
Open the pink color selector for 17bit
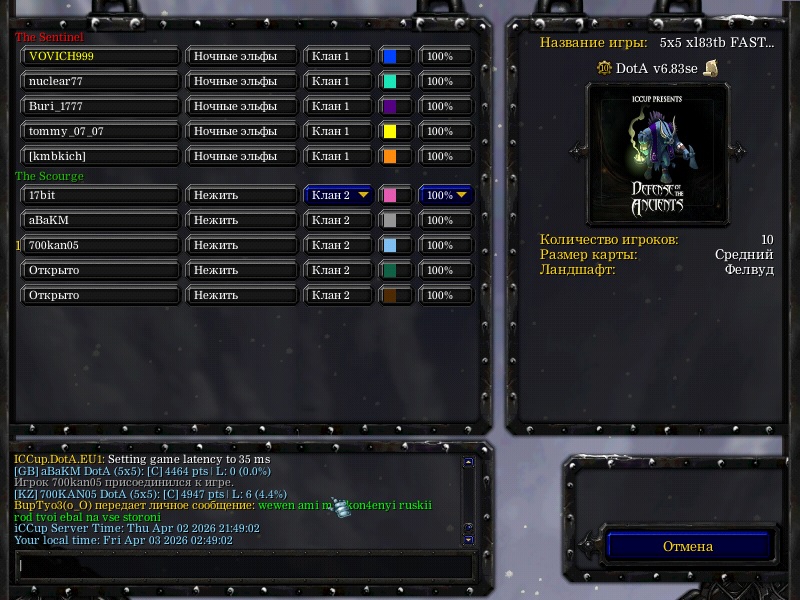click(395, 195)
